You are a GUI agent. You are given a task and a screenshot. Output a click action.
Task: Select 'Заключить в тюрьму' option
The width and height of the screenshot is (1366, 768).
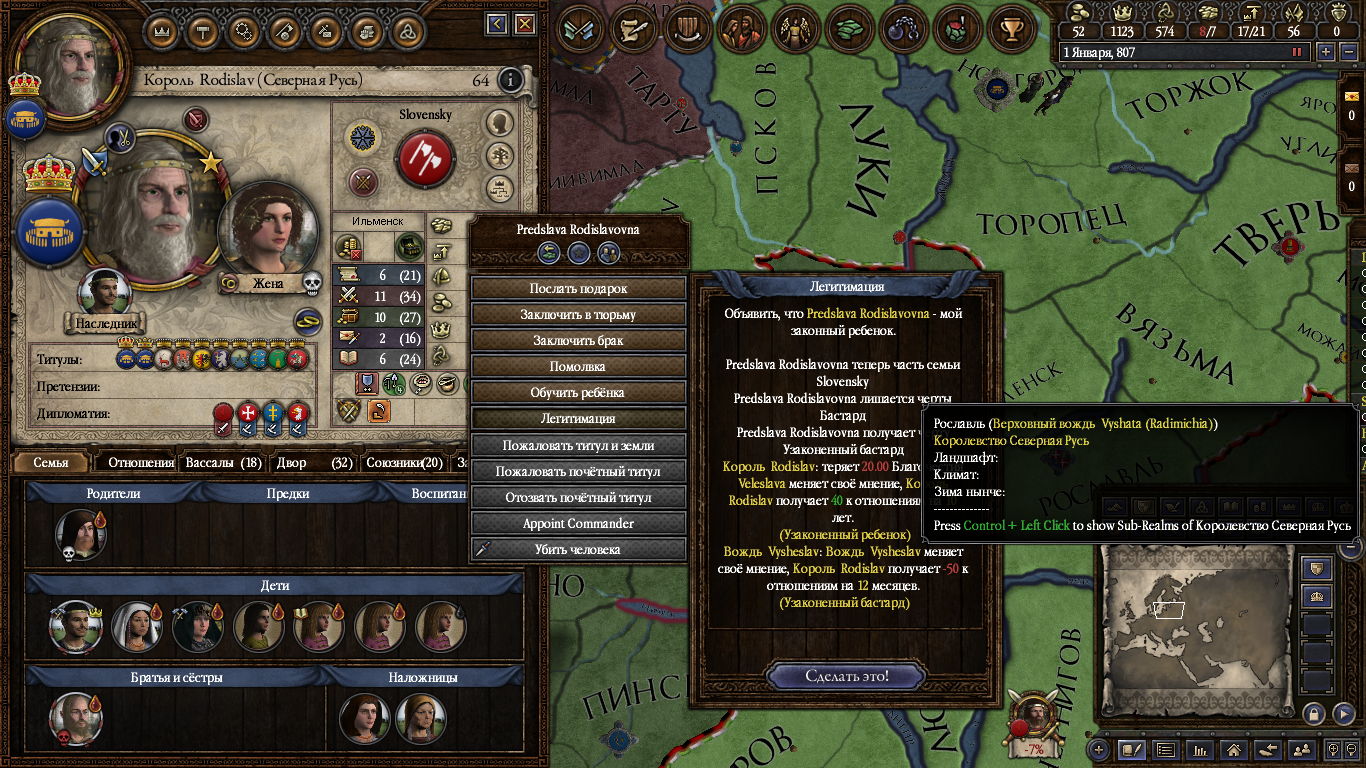point(578,314)
